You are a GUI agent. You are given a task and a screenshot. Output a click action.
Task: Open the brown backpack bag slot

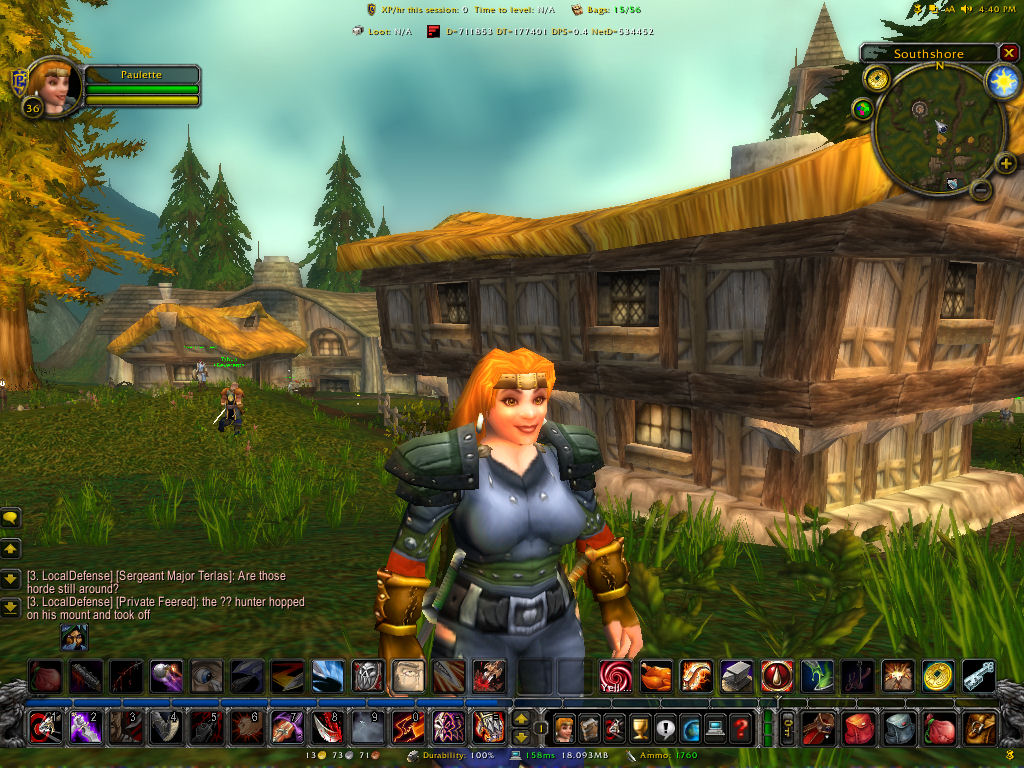point(980,726)
